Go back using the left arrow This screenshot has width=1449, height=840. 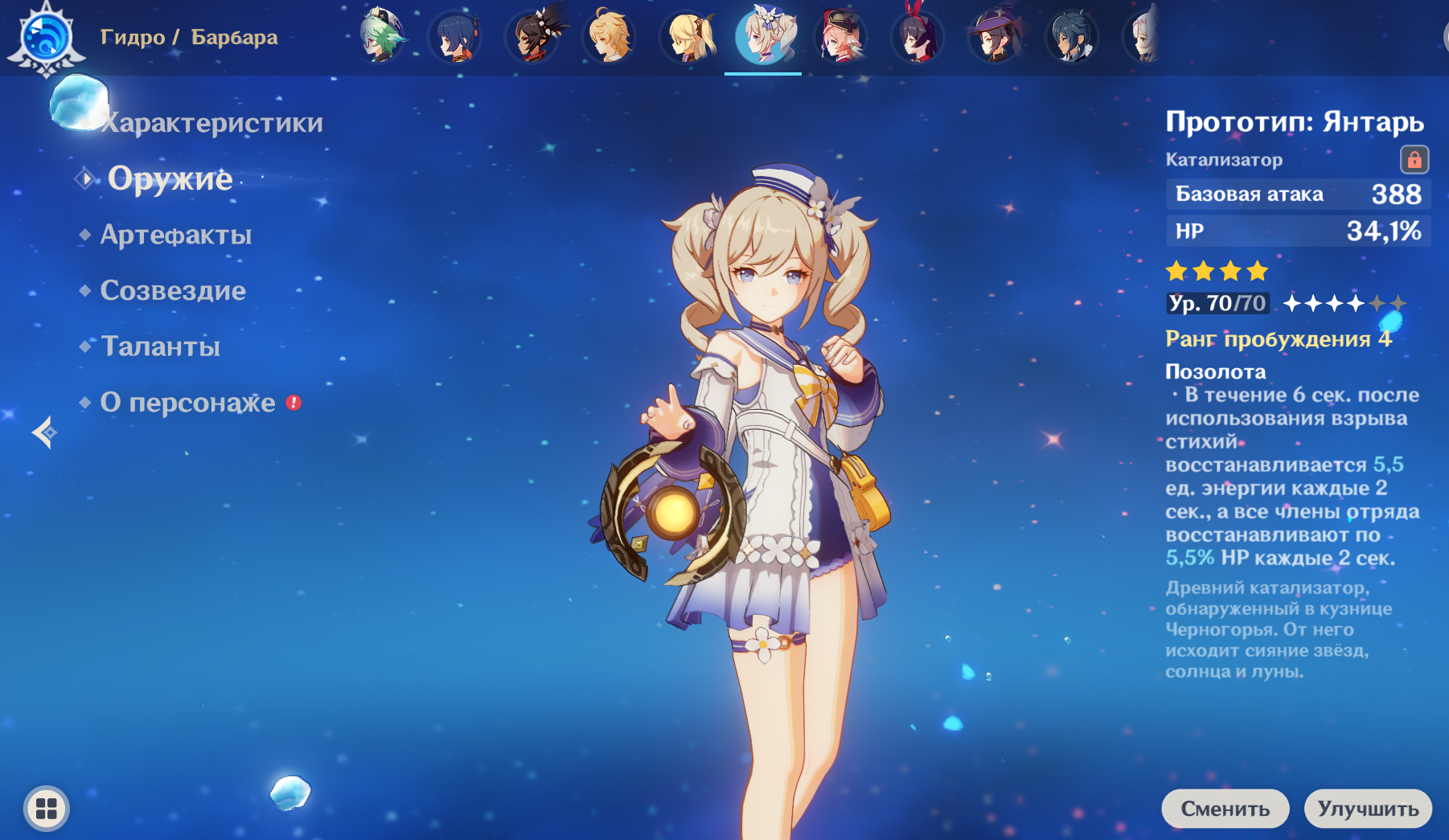point(44,432)
